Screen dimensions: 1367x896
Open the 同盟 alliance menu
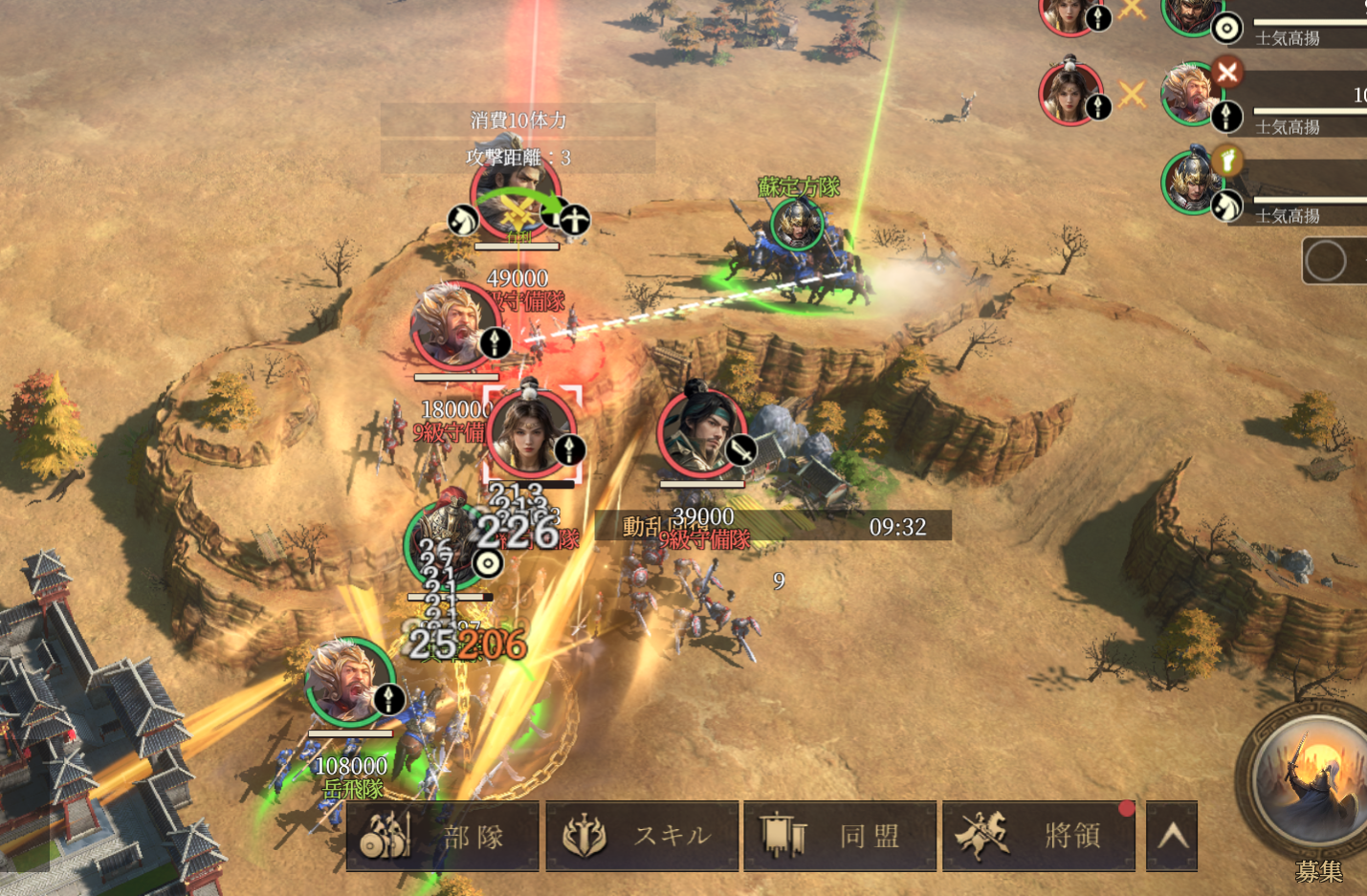[x=840, y=837]
